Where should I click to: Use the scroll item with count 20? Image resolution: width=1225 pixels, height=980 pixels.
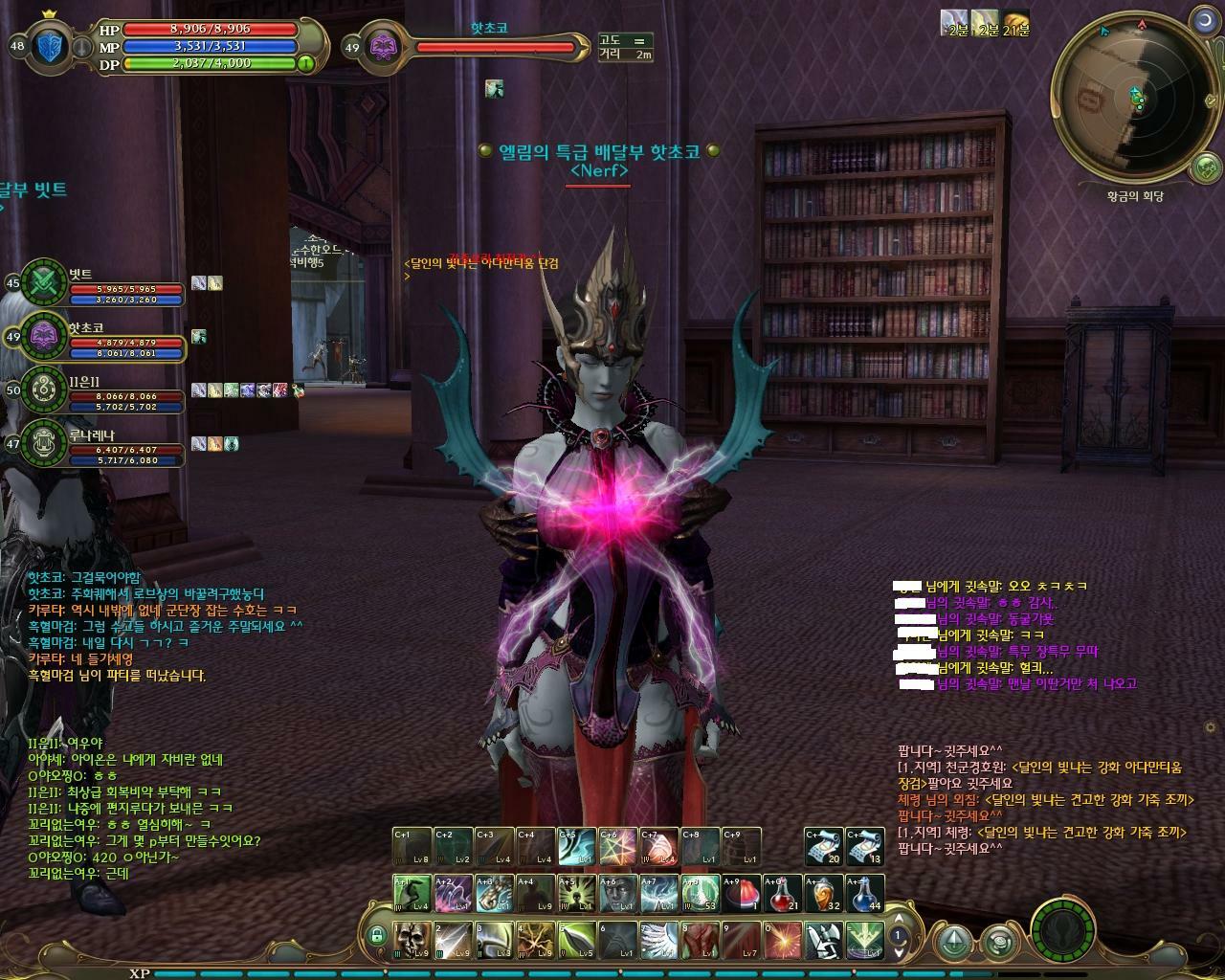[x=823, y=847]
